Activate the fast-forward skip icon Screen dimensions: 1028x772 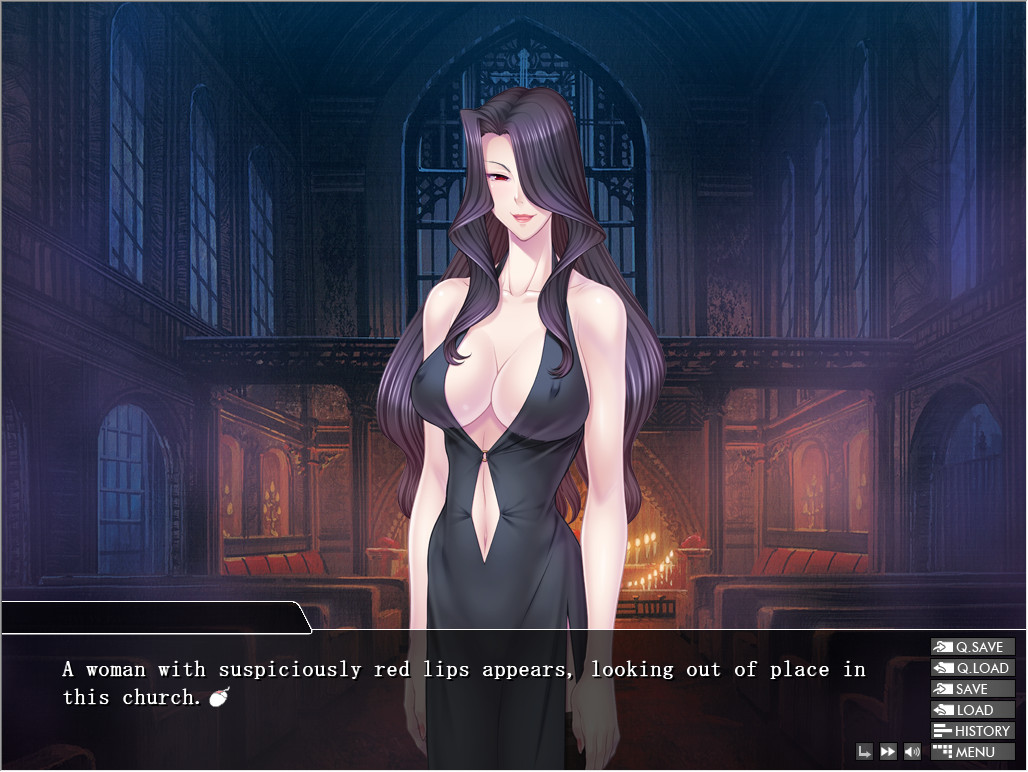click(x=888, y=752)
